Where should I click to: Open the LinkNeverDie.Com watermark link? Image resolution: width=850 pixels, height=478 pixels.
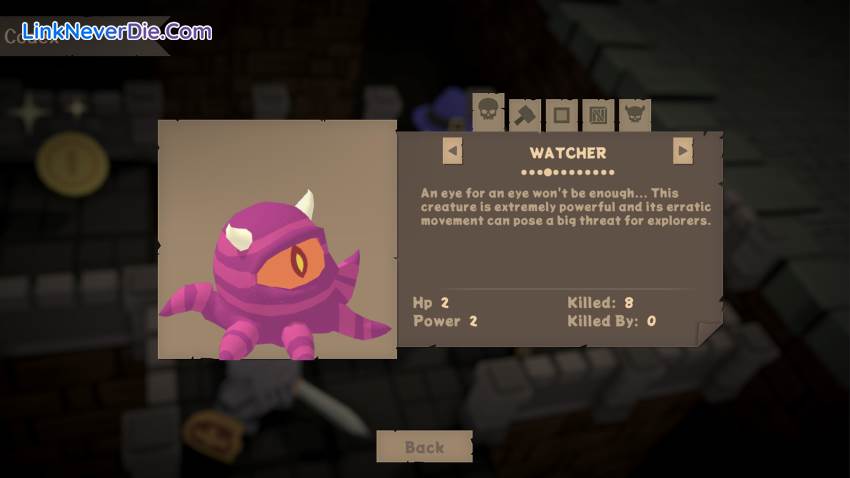tap(116, 31)
